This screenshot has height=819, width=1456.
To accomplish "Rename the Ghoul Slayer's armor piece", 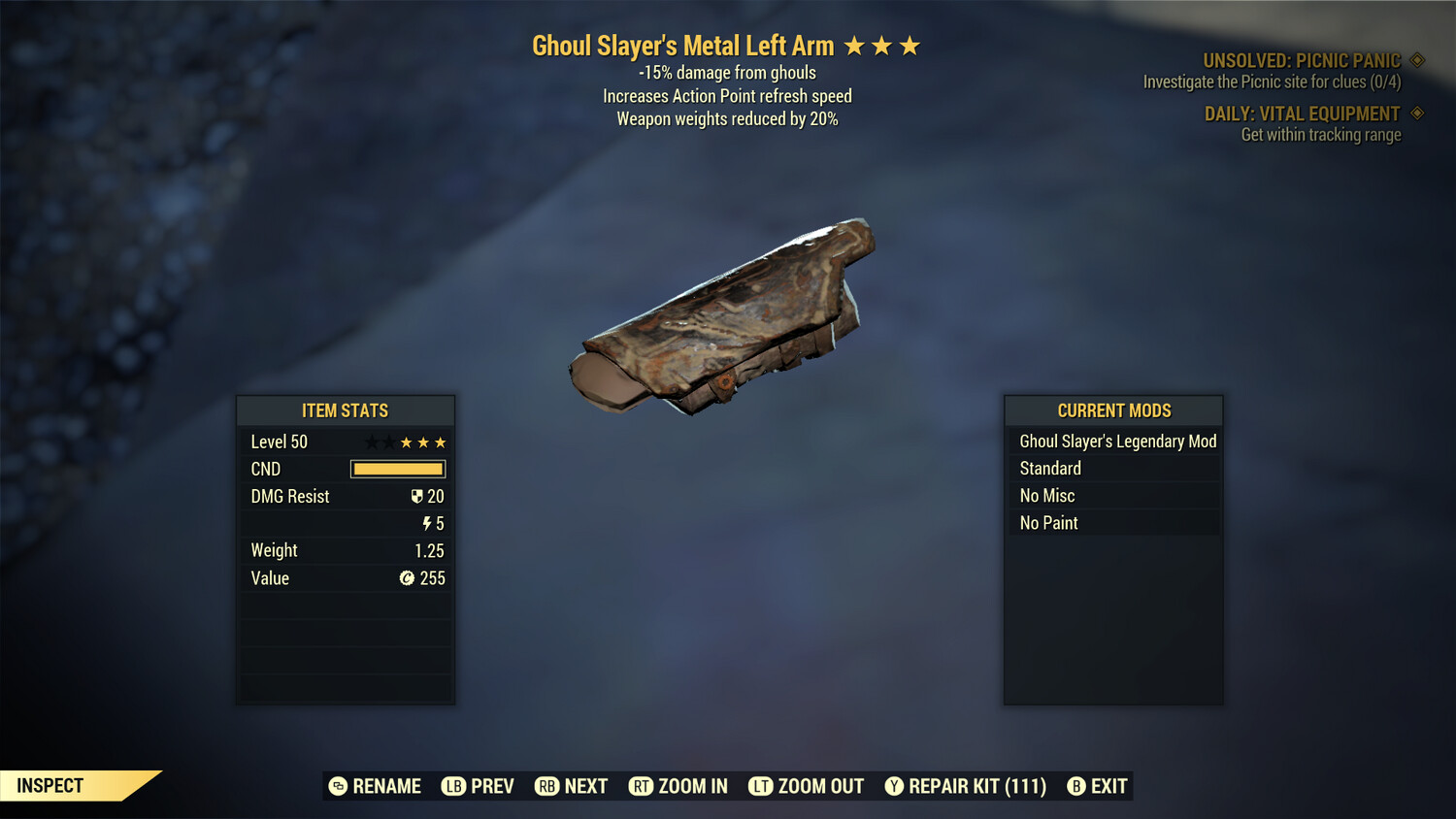I will (376, 786).
